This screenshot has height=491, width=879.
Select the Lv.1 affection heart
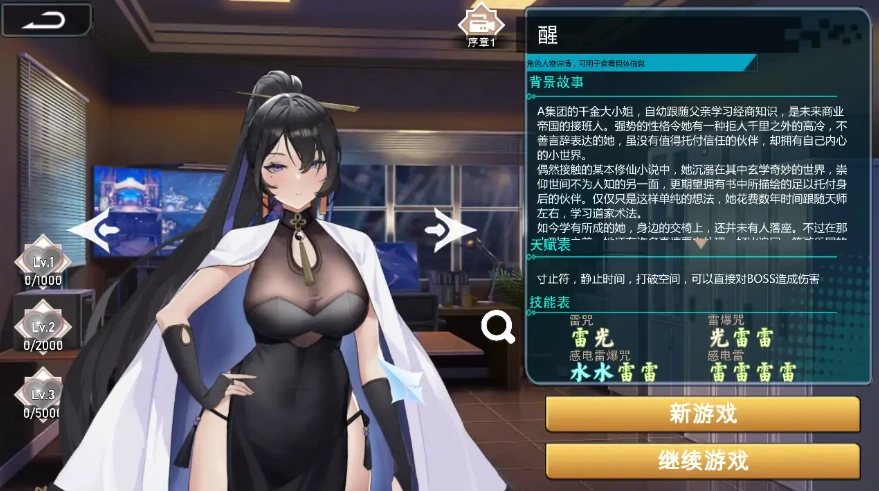click(42, 261)
